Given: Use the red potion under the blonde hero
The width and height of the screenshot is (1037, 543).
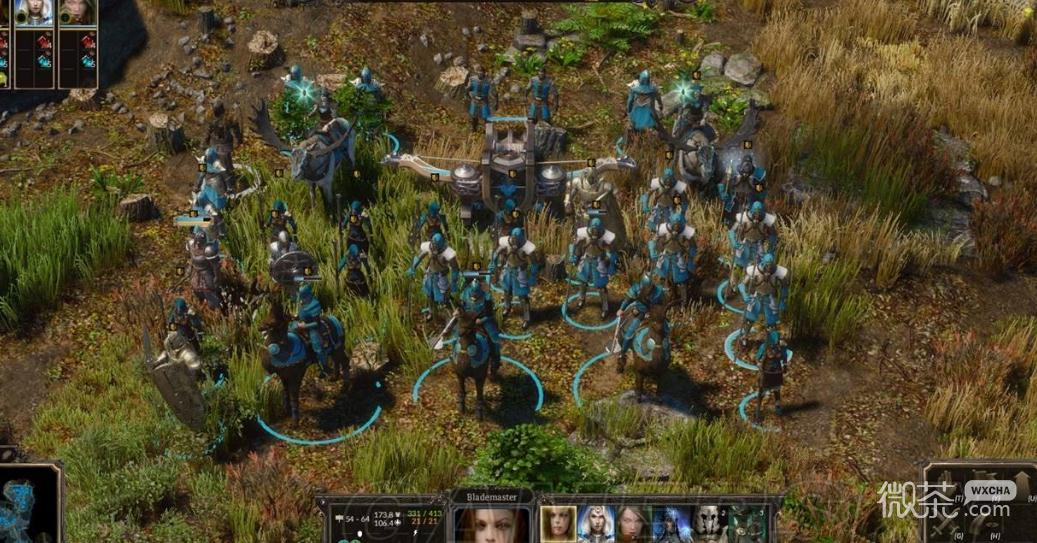Looking at the screenshot, I should [x=44, y=42].
